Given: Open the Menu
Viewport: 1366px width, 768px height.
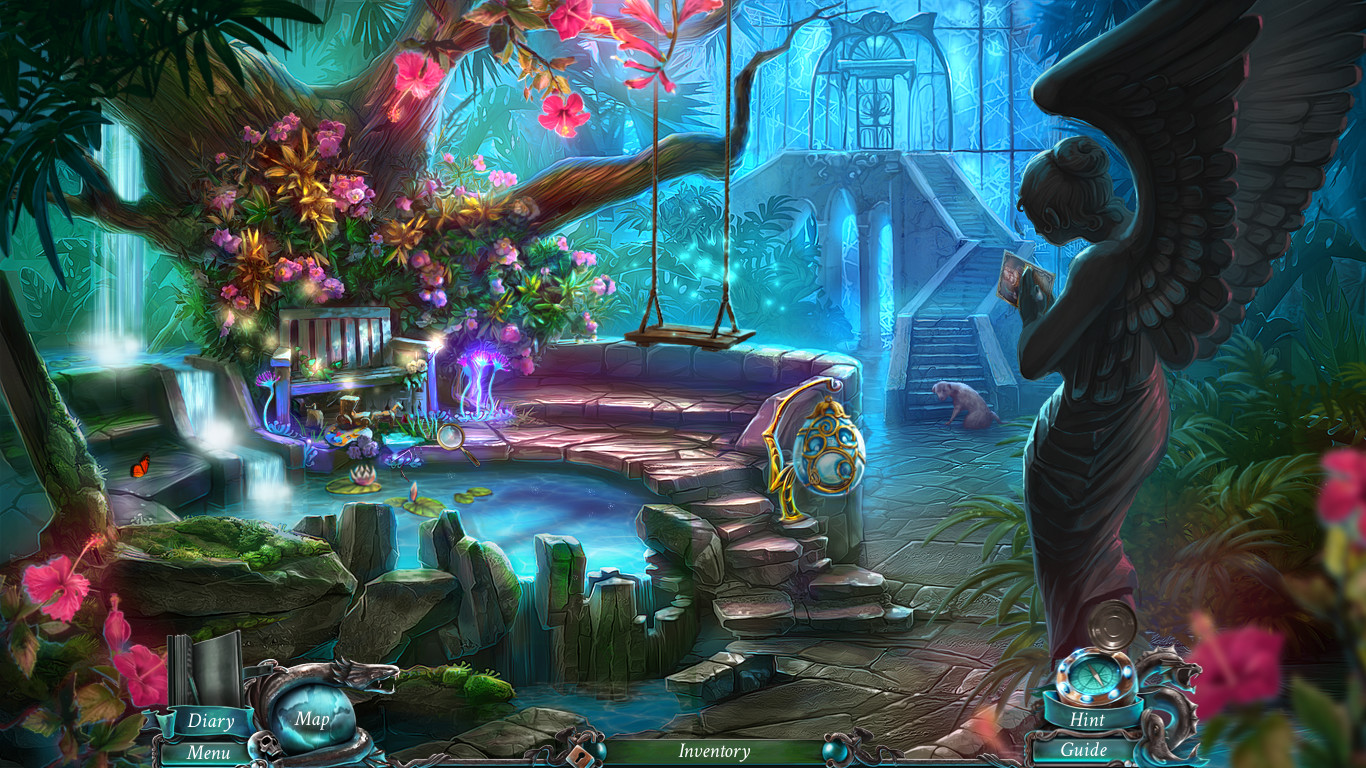Looking at the screenshot, I should click(x=208, y=751).
